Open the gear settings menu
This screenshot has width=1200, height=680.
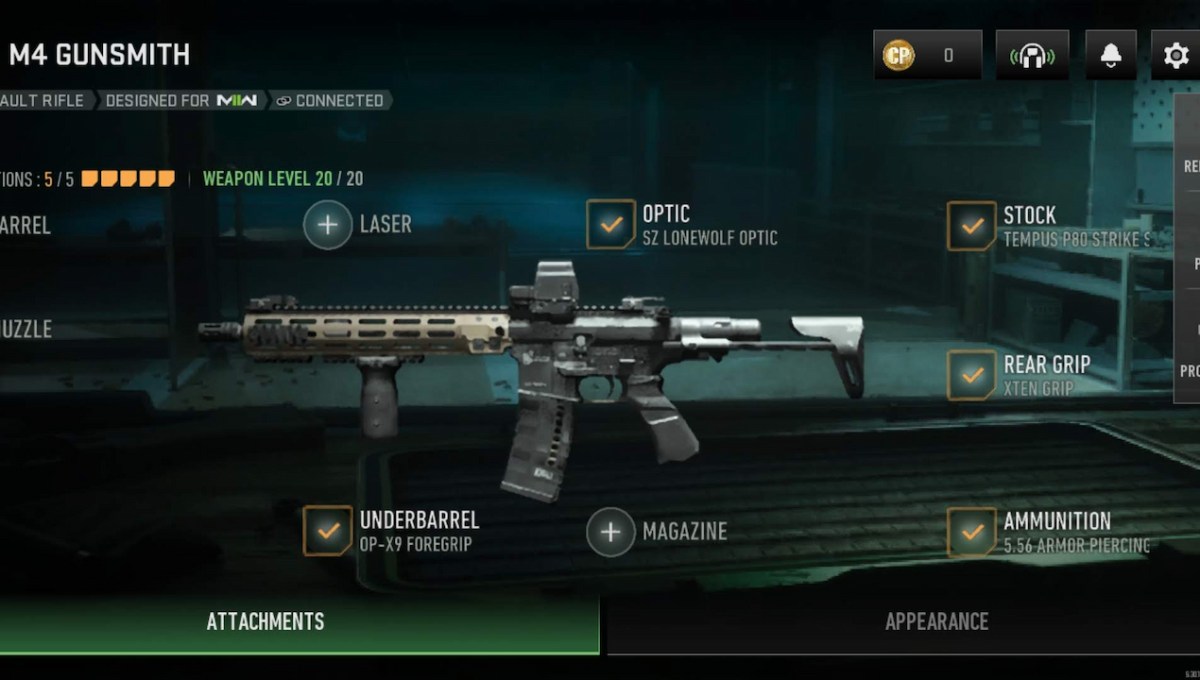pyautogui.click(x=1176, y=56)
